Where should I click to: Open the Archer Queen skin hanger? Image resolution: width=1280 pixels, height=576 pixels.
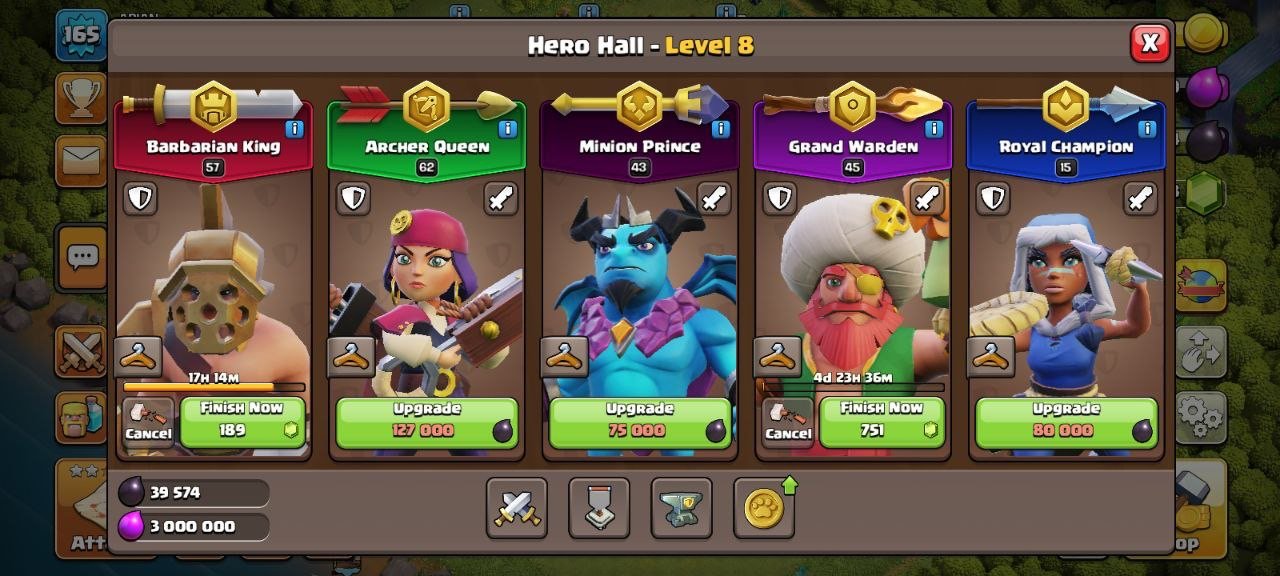coord(352,356)
